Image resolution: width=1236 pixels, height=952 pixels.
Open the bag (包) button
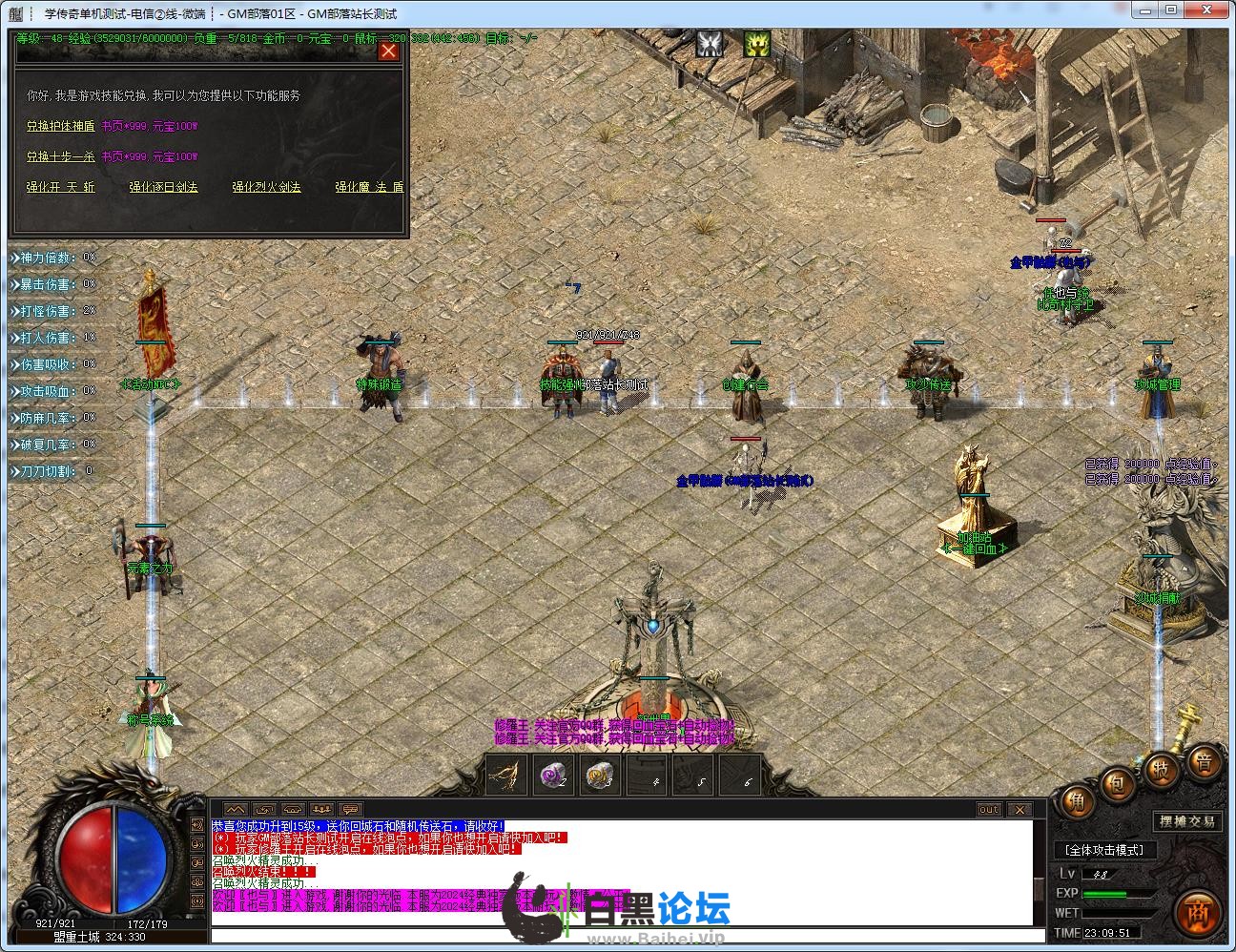(1116, 785)
